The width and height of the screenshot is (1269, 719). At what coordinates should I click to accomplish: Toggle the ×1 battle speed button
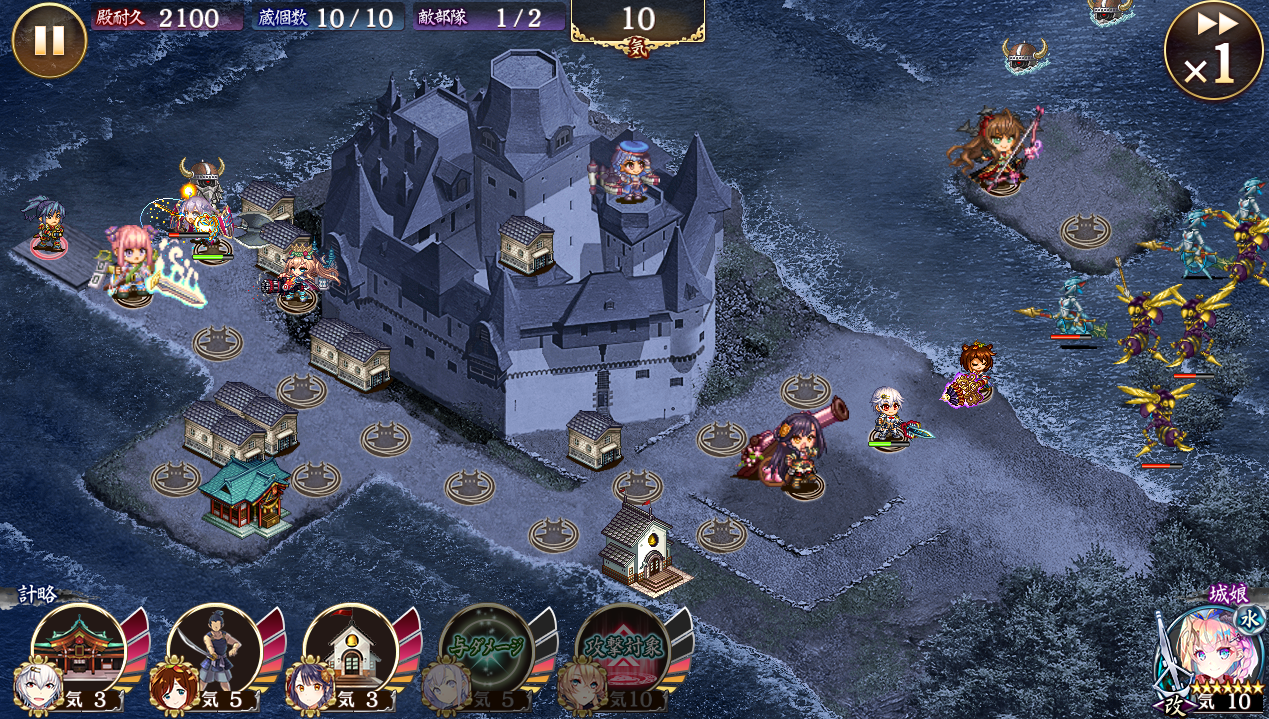pos(1213,51)
